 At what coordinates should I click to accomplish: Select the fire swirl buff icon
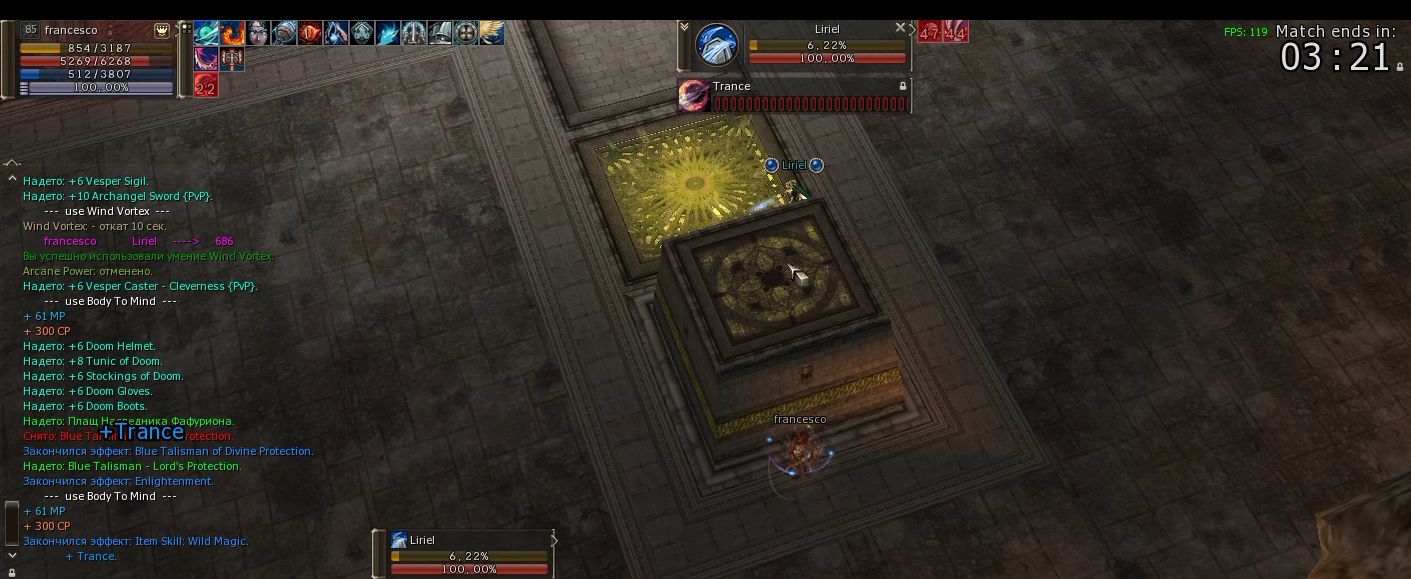coord(233,34)
